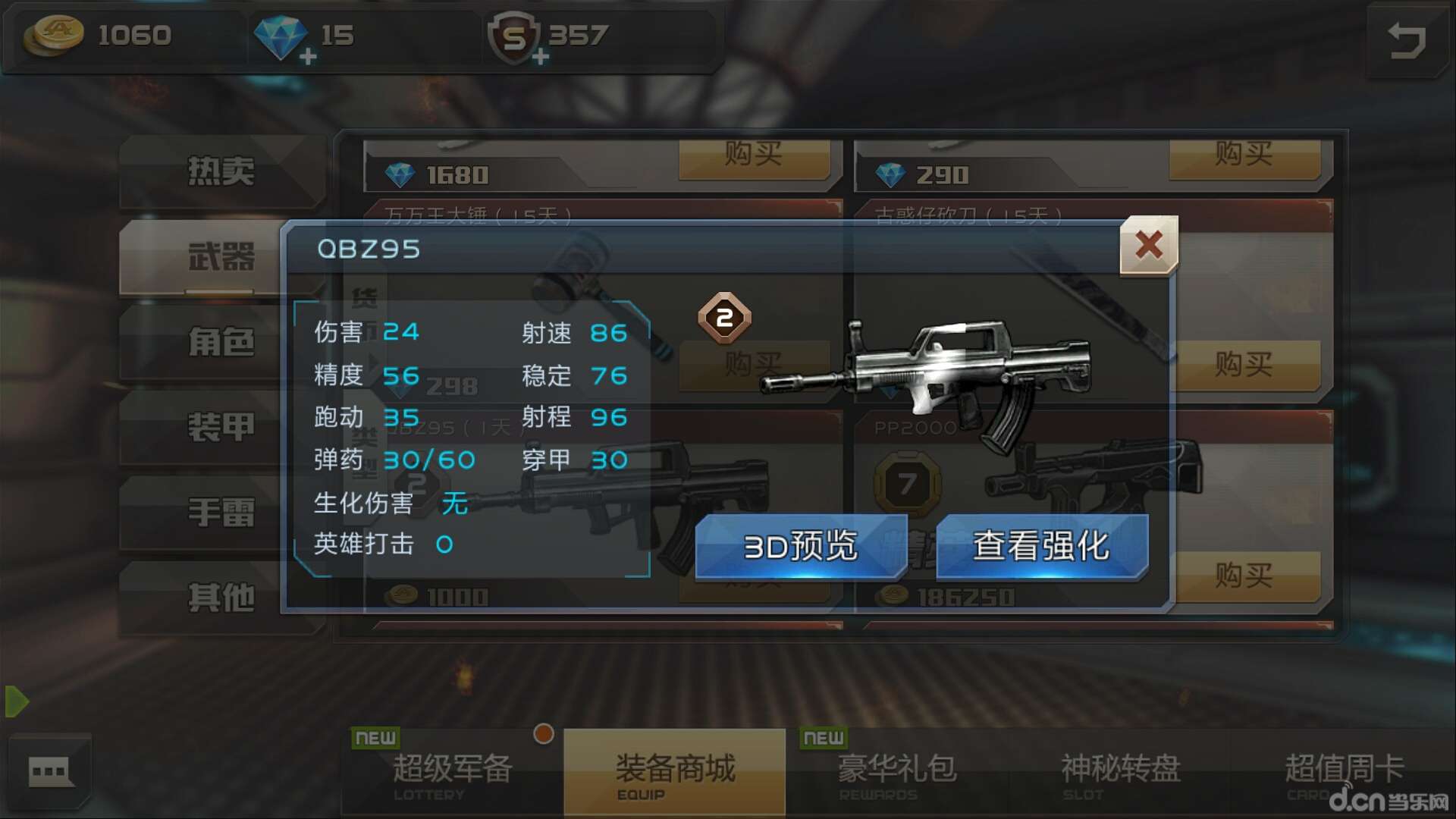This screenshot has height=819, width=1456.
Task: Expand the green arrow side panel
Action: click(x=17, y=701)
